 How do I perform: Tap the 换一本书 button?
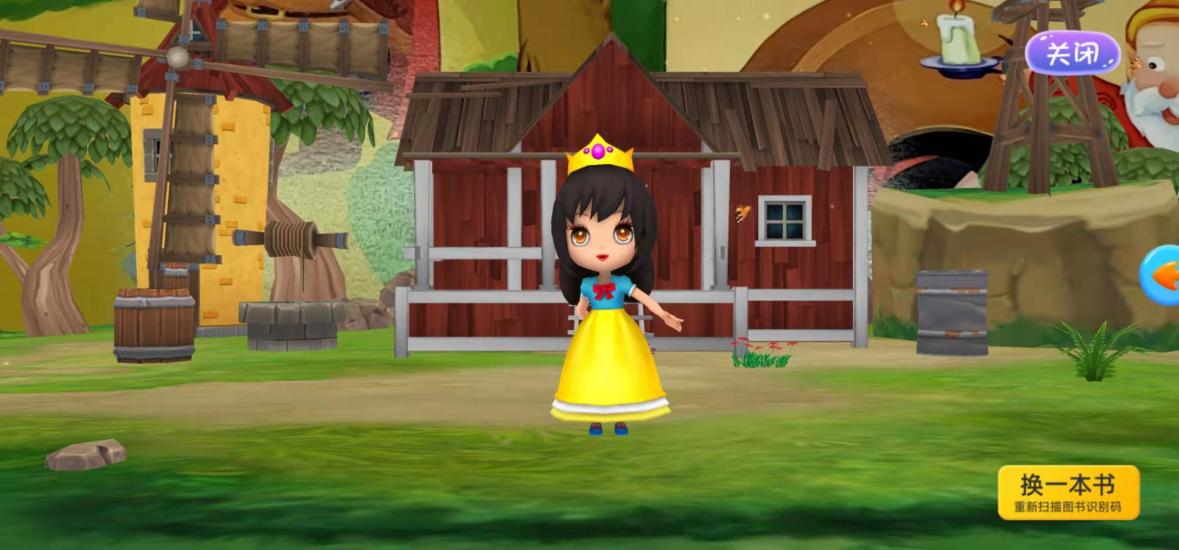pos(1068,492)
